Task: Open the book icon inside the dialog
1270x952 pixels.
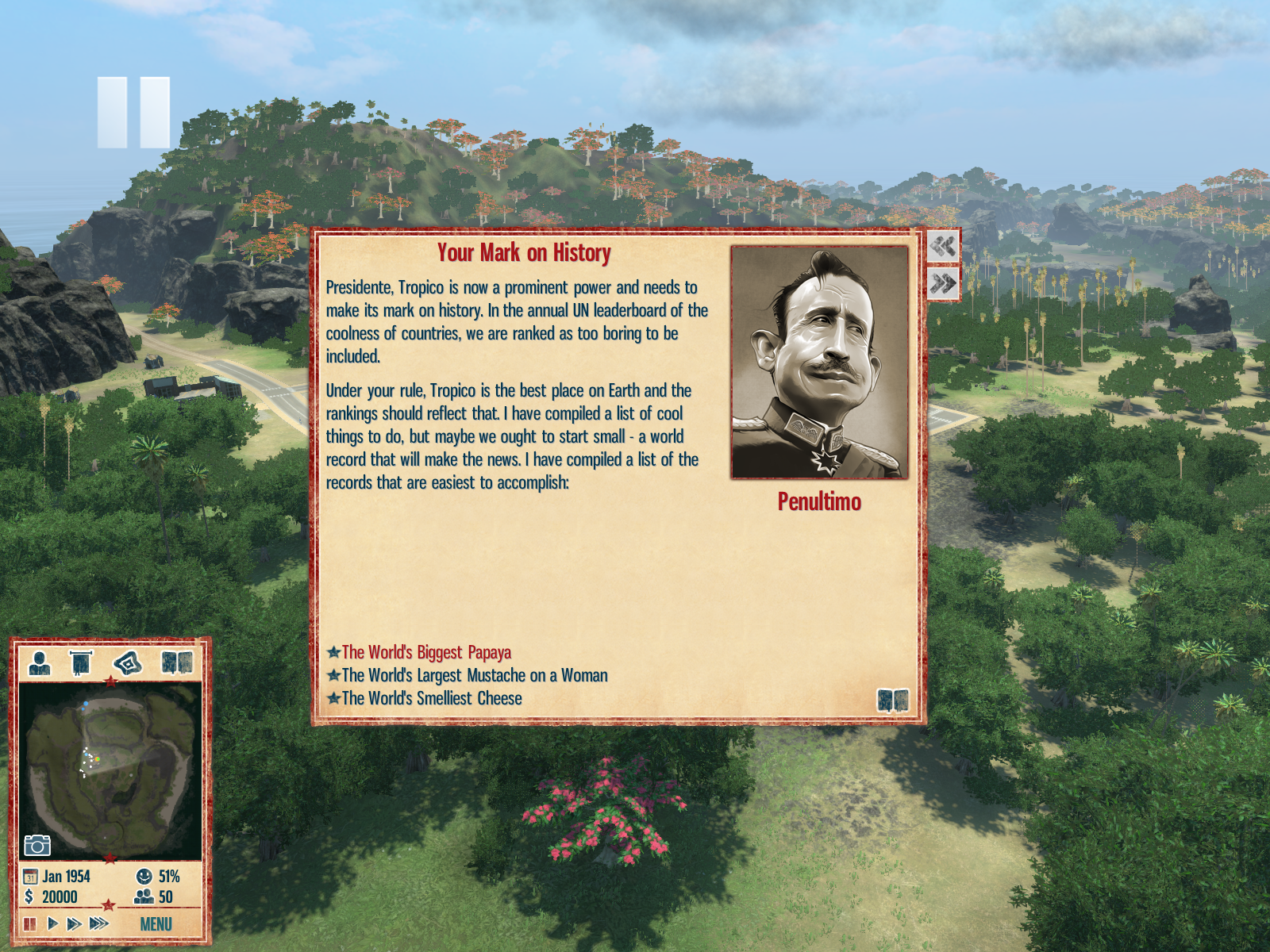Action: [x=892, y=701]
